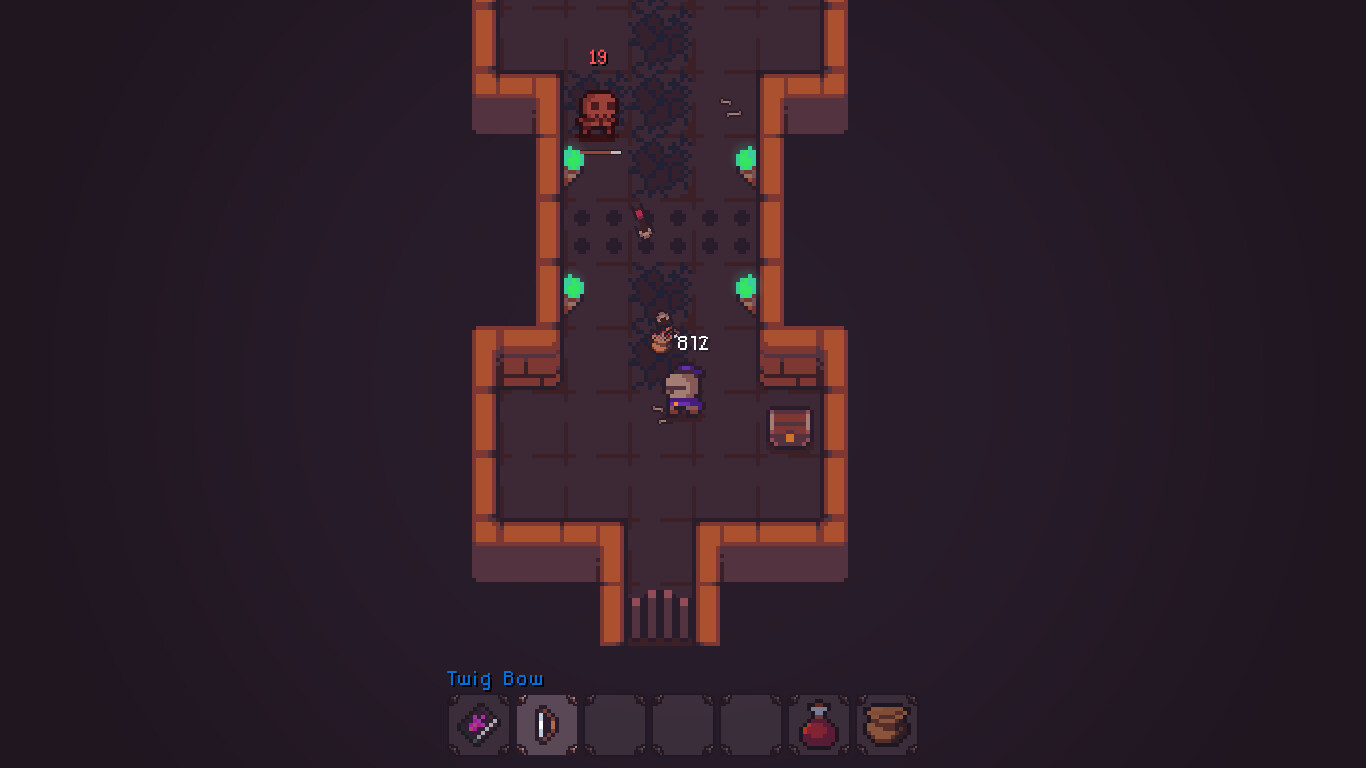
Task: Select the red health potion slot
Action: click(818, 723)
